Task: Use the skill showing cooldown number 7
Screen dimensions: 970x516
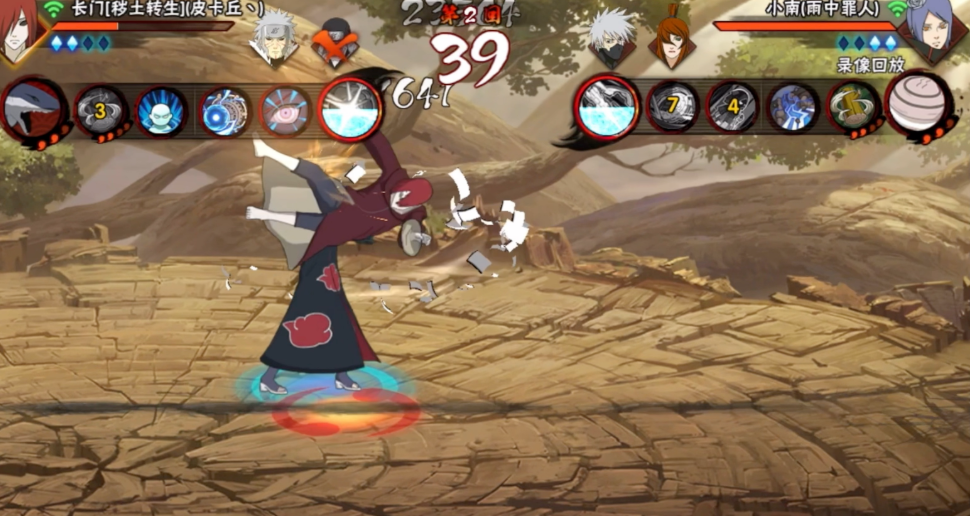Action: (x=672, y=107)
